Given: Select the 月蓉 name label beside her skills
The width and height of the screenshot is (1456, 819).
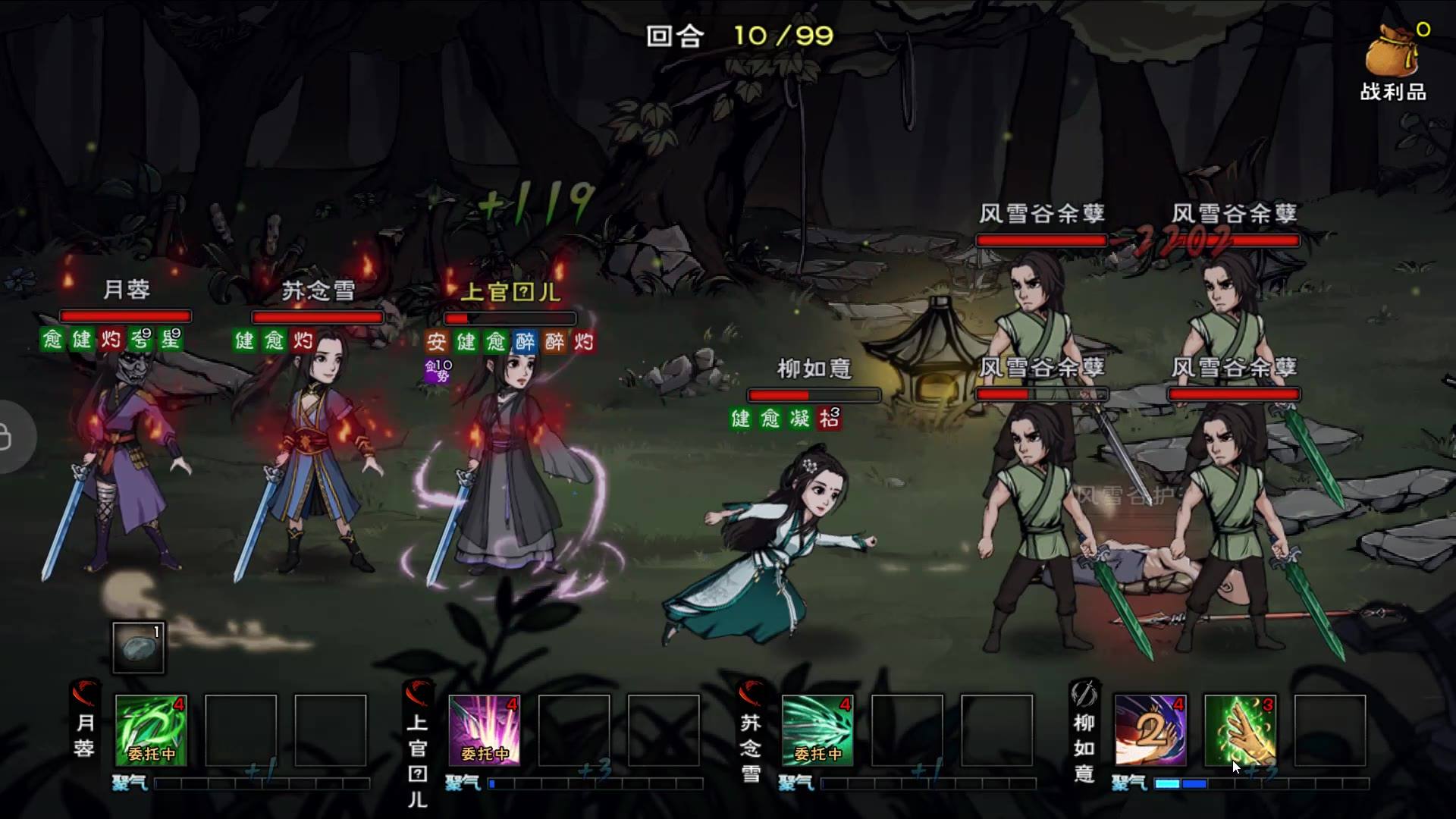Looking at the screenshot, I should pyautogui.click(x=84, y=734).
